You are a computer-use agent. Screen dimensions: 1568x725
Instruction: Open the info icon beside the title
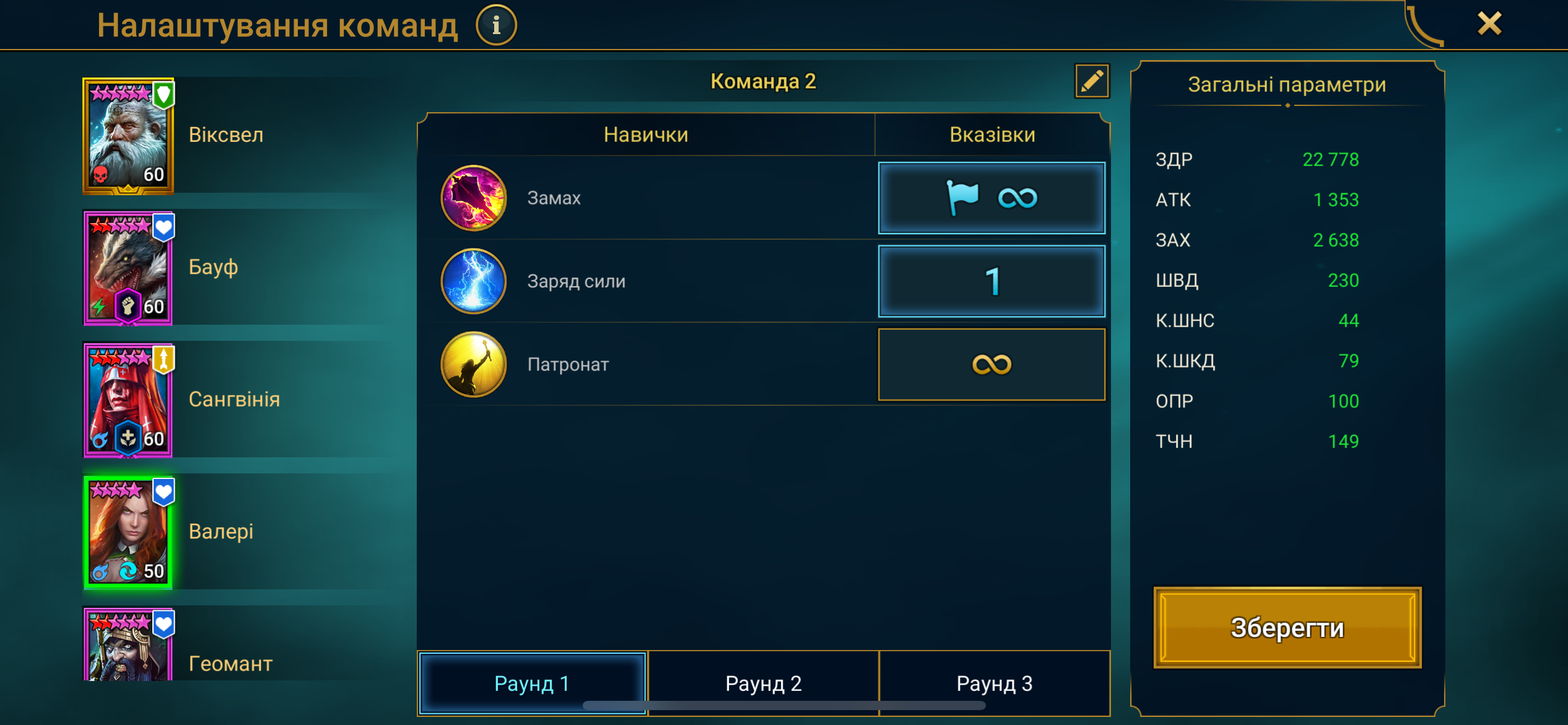[x=496, y=25]
